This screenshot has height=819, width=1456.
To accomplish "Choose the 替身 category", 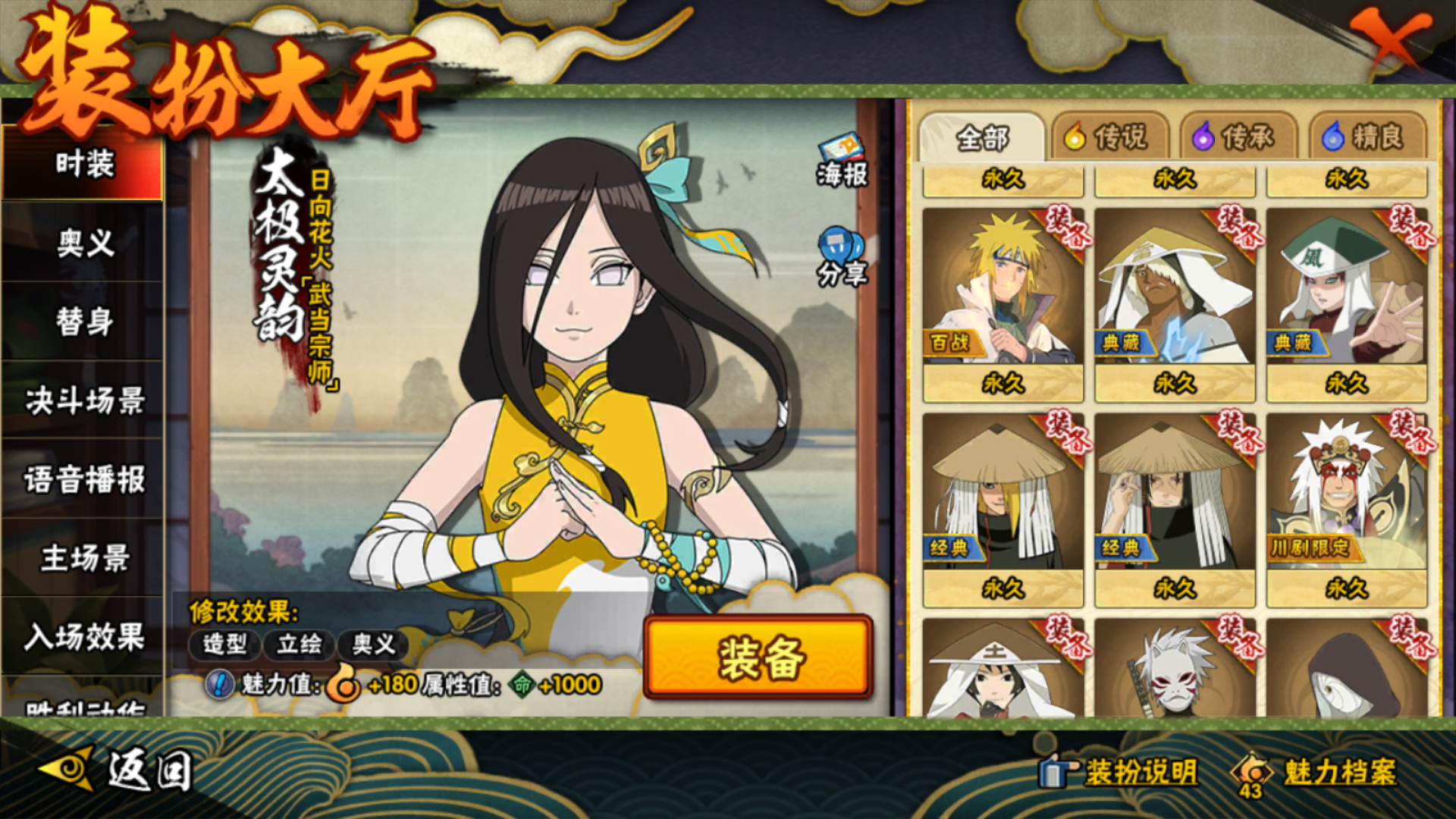I will (83, 322).
